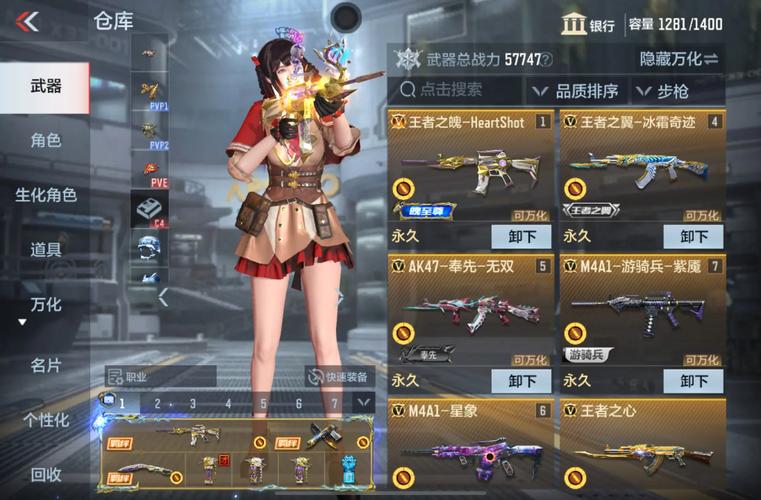
Task: Select the M4A1-星象 weapon card
Action: (470, 445)
